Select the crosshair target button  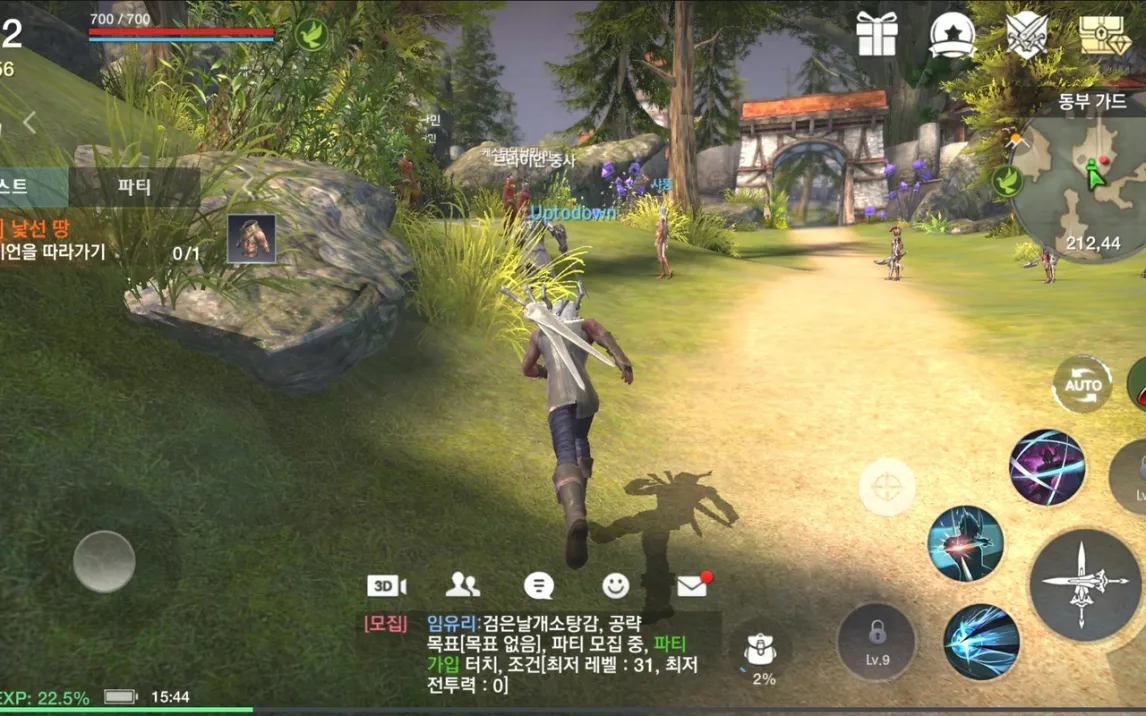(886, 487)
